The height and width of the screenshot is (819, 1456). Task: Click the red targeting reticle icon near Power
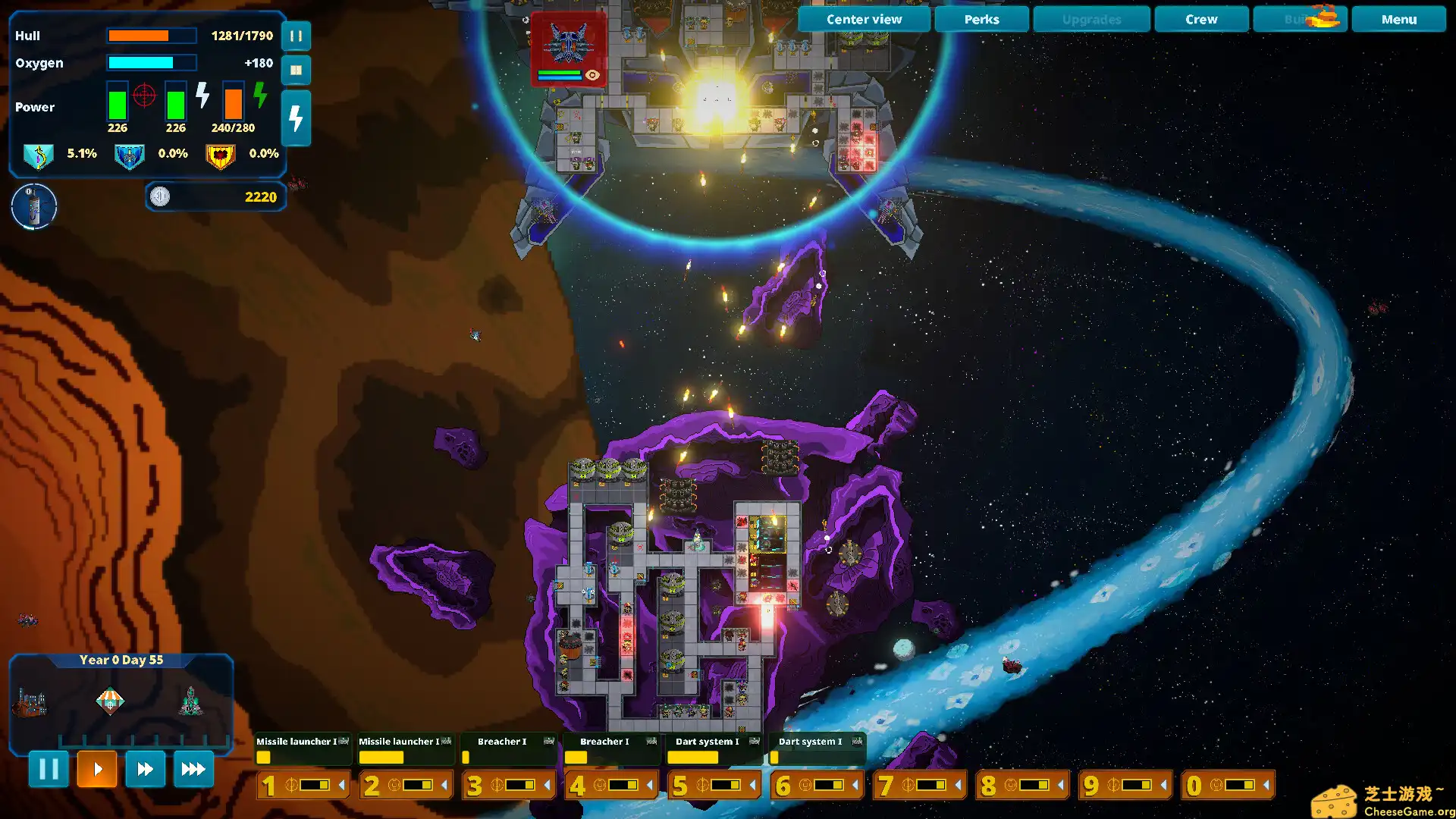[x=143, y=96]
